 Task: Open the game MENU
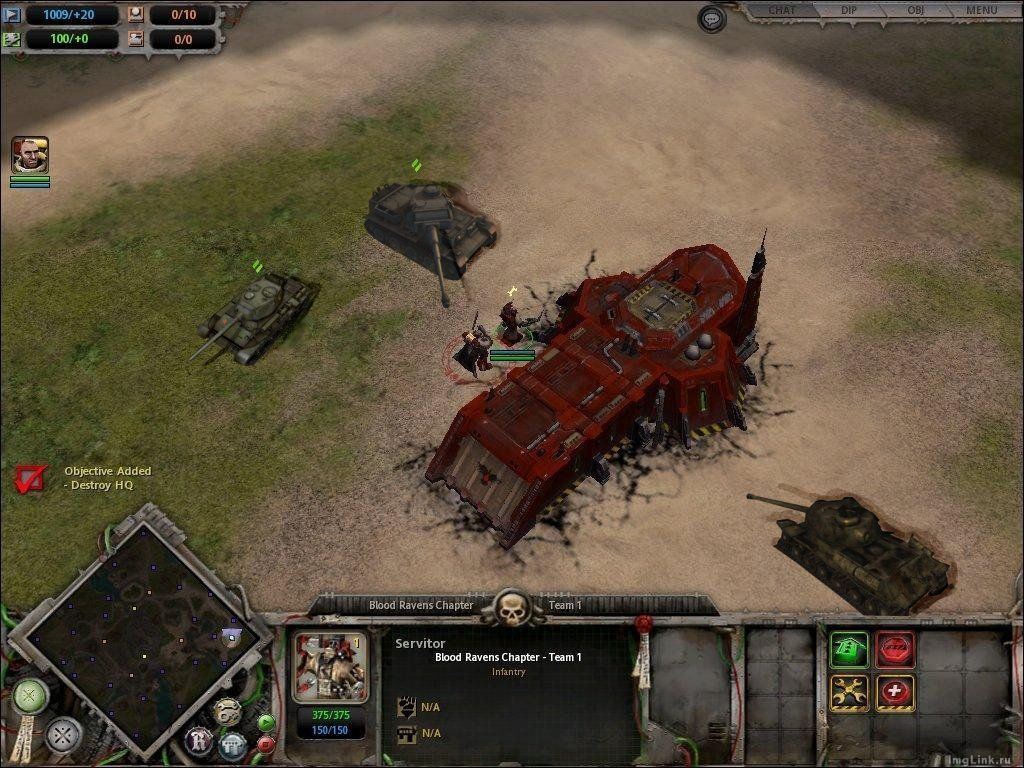(981, 11)
